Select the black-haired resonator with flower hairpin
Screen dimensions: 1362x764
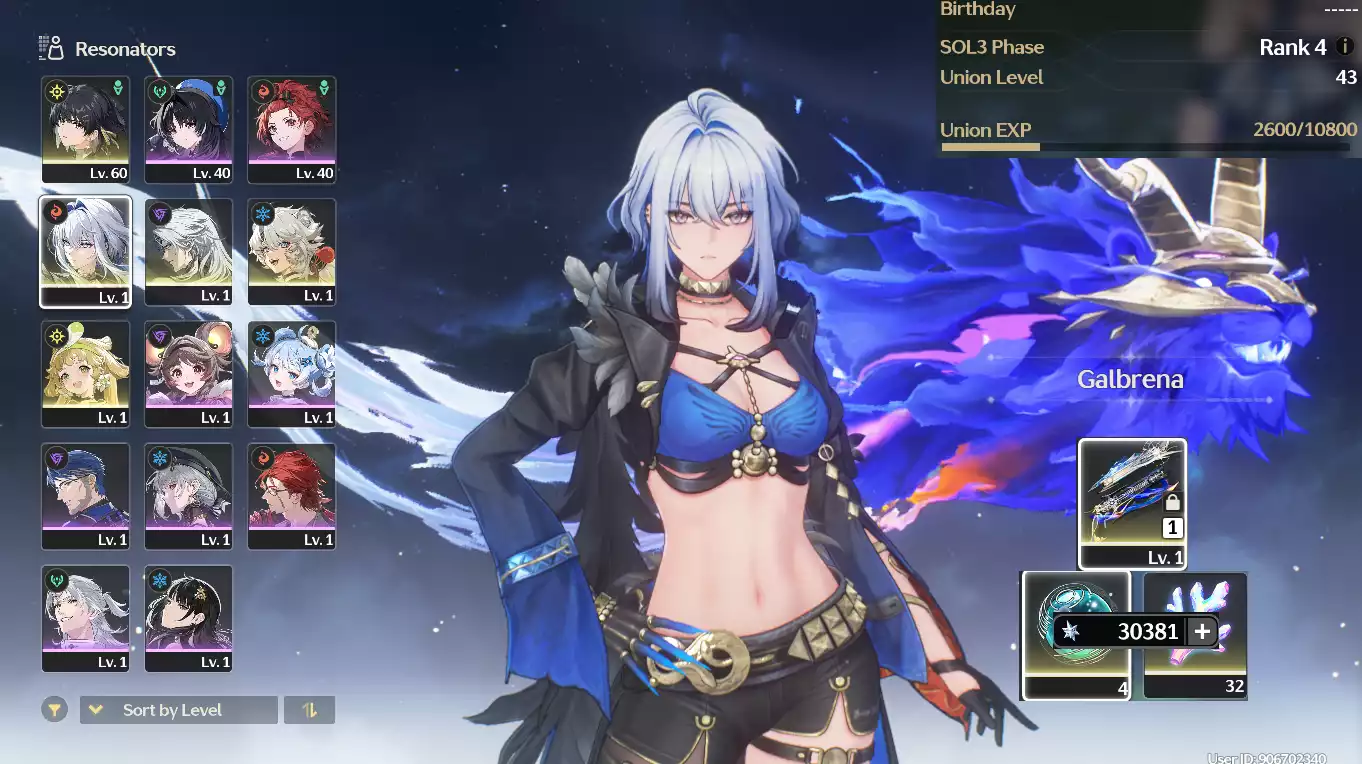click(x=189, y=618)
